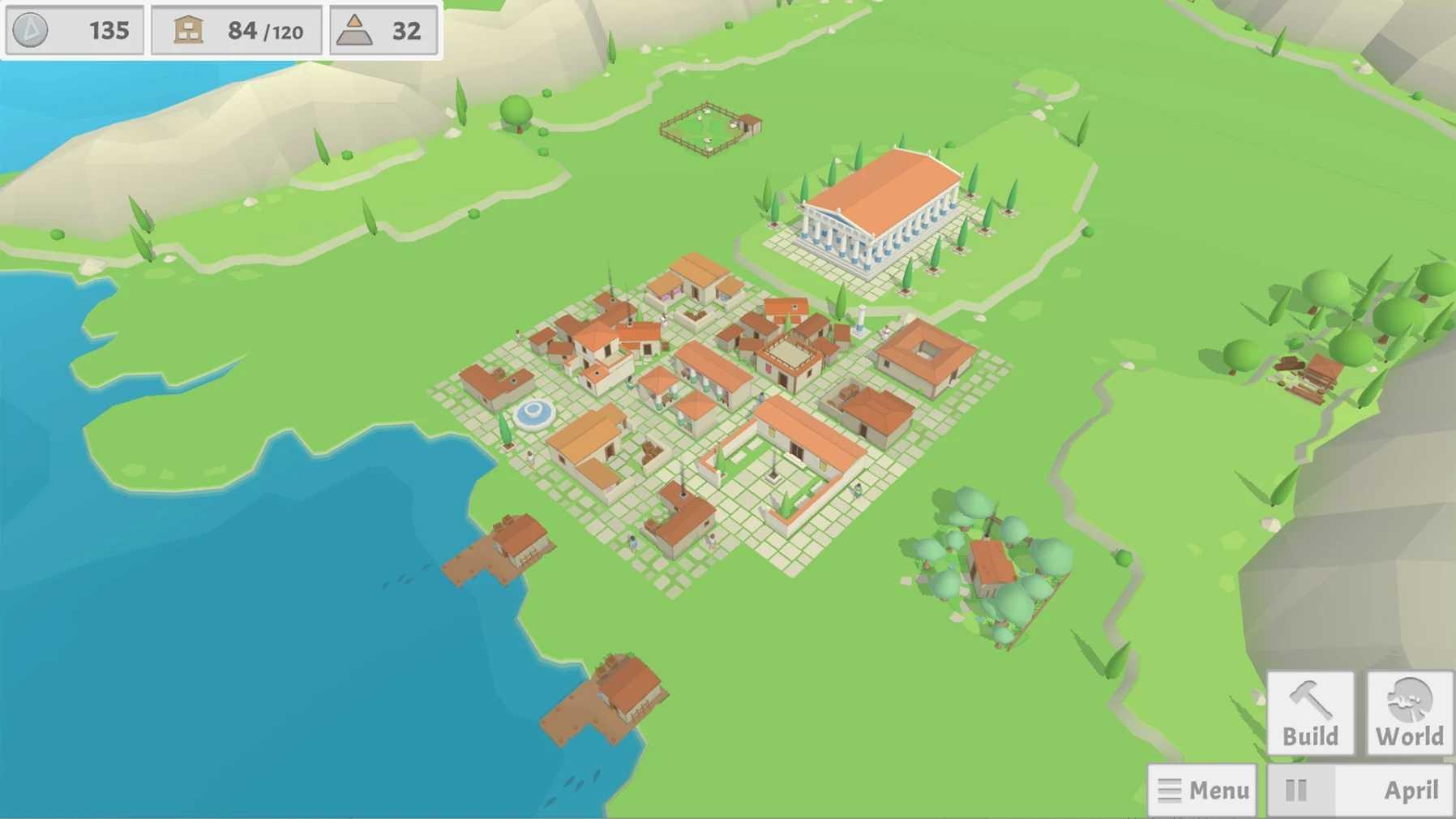
Task: Select the fountain in the town square
Action: [534, 415]
